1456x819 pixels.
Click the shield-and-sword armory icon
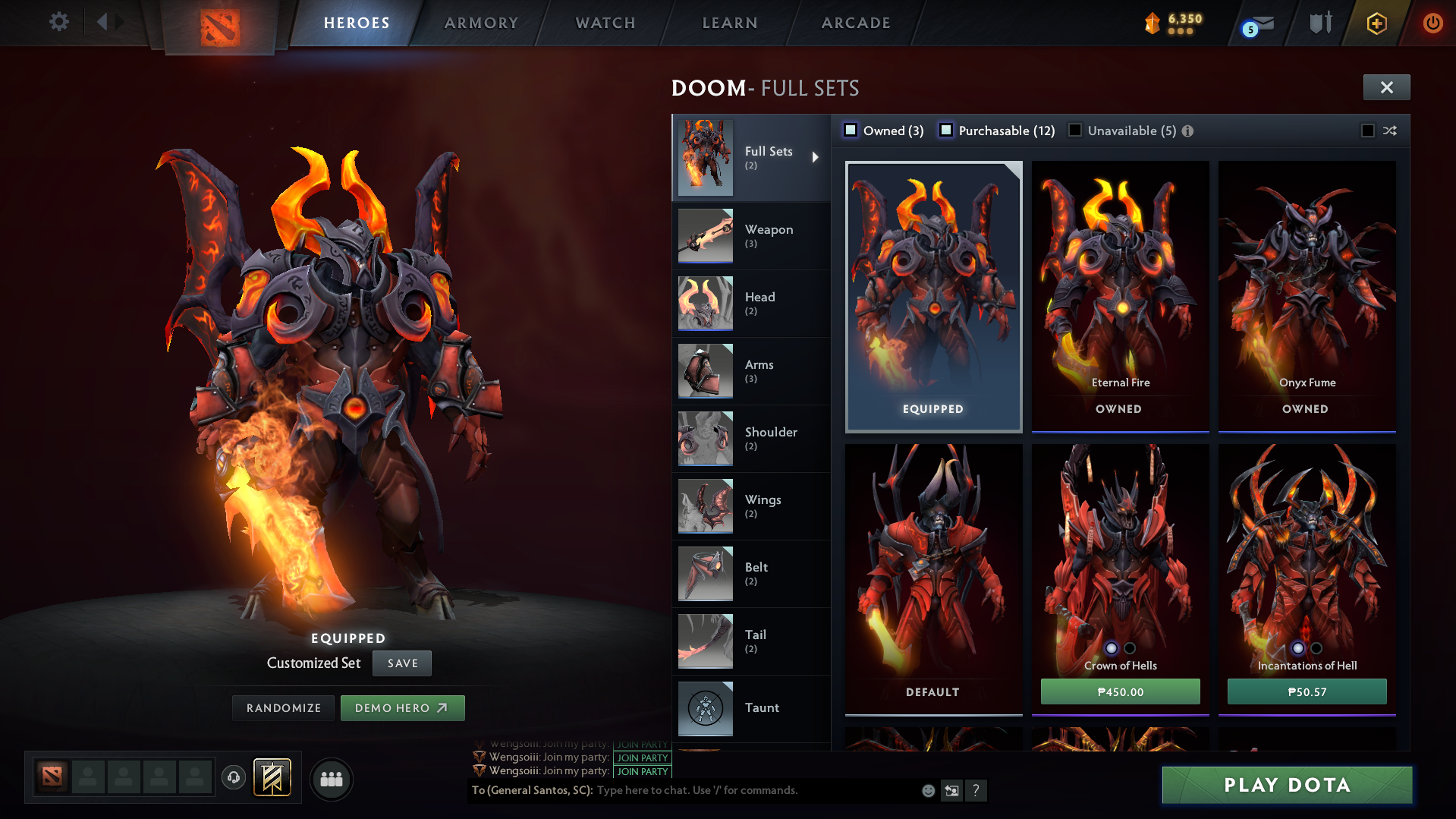tap(1320, 23)
